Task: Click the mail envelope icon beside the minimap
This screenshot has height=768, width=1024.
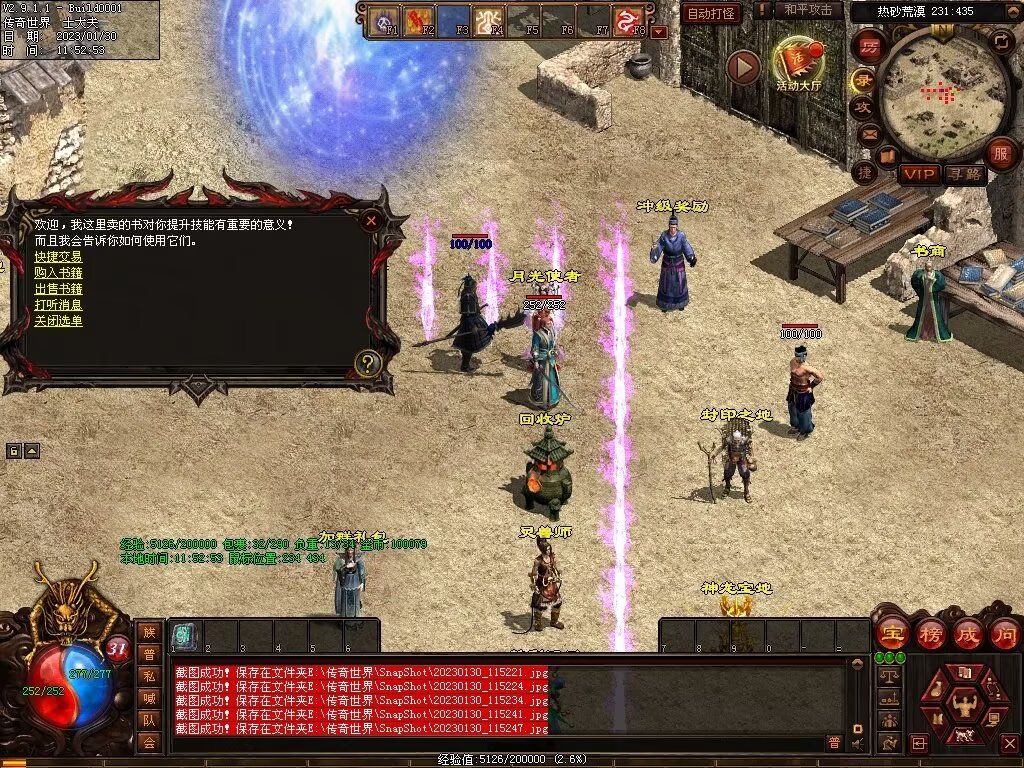Action: click(x=869, y=133)
